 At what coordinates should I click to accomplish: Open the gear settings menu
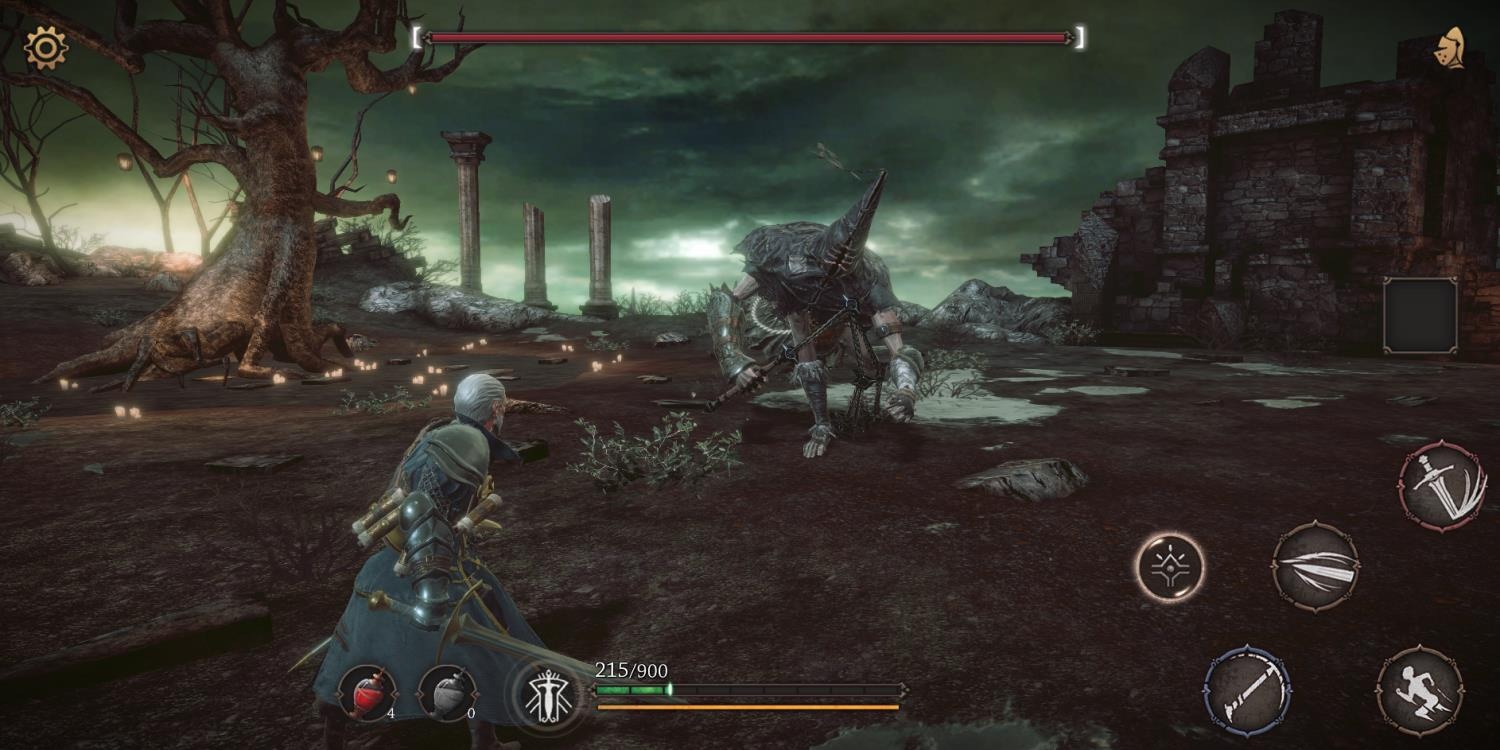tap(46, 47)
